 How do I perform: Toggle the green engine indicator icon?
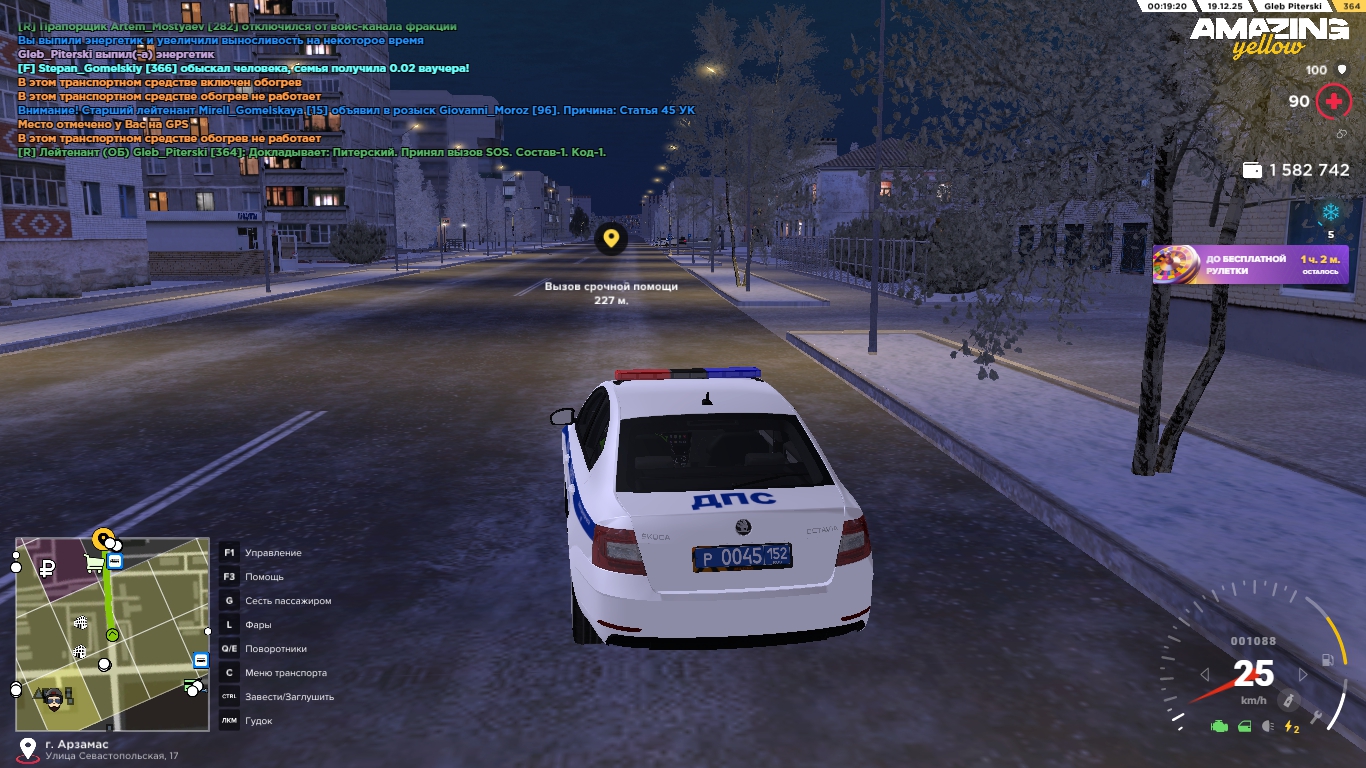[x=1219, y=727]
